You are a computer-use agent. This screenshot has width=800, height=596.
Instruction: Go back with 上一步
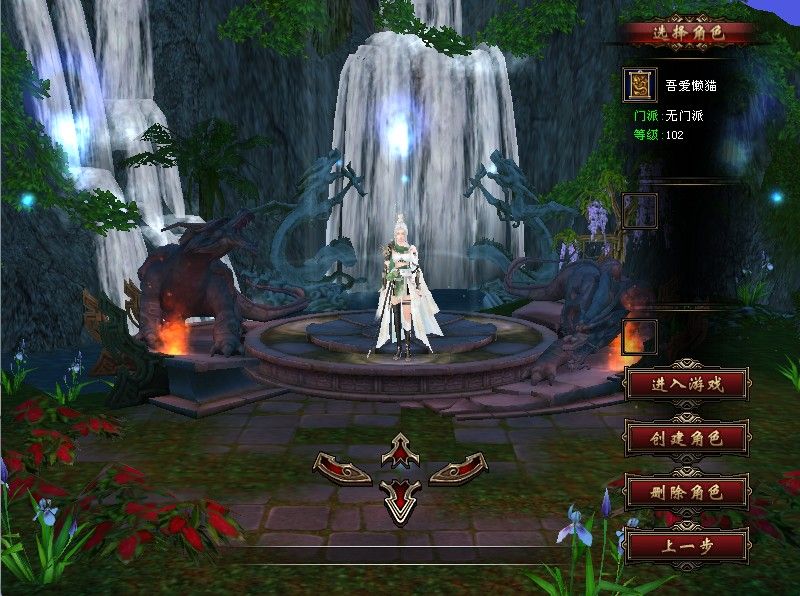pyautogui.click(x=686, y=546)
